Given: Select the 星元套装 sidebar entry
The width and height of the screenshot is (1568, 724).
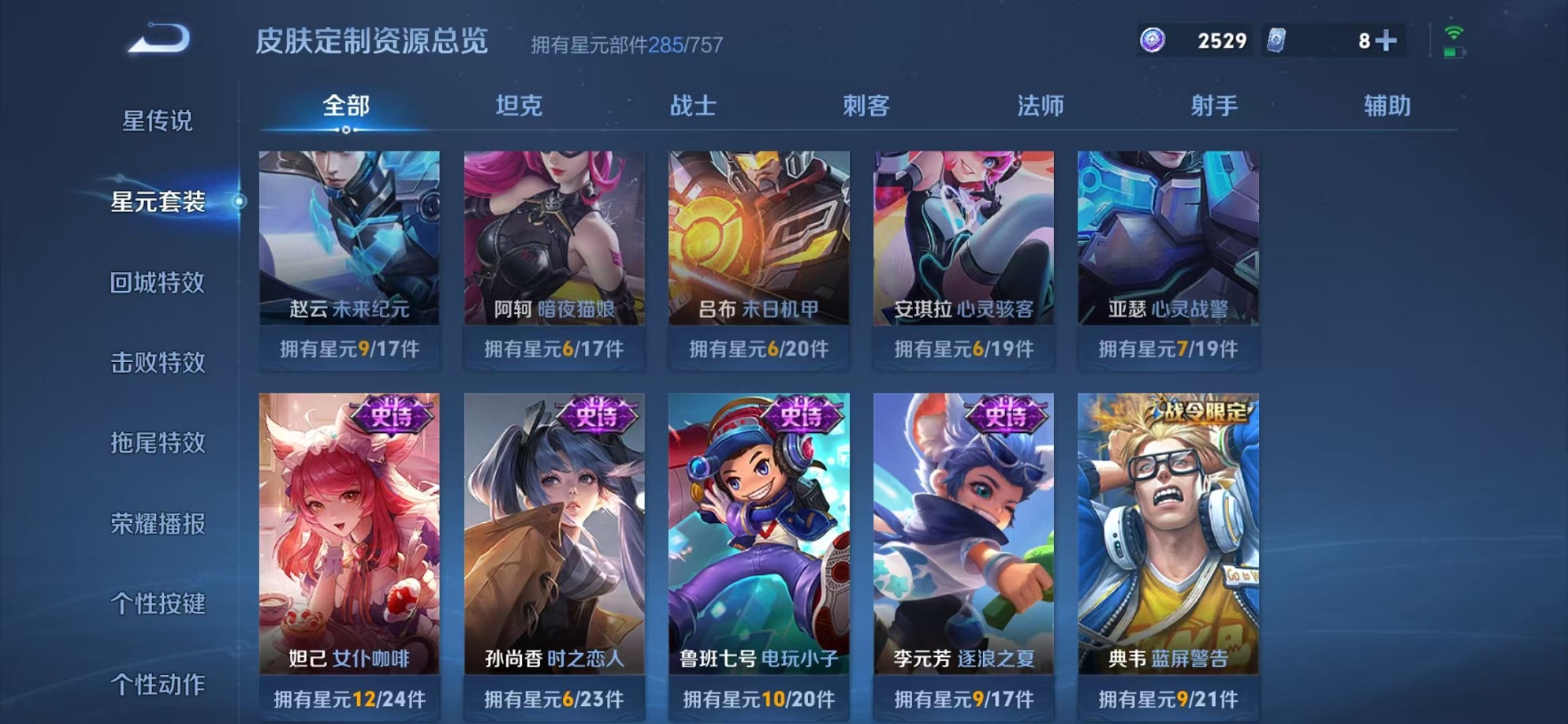Looking at the screenshot, I should [158, 203].
